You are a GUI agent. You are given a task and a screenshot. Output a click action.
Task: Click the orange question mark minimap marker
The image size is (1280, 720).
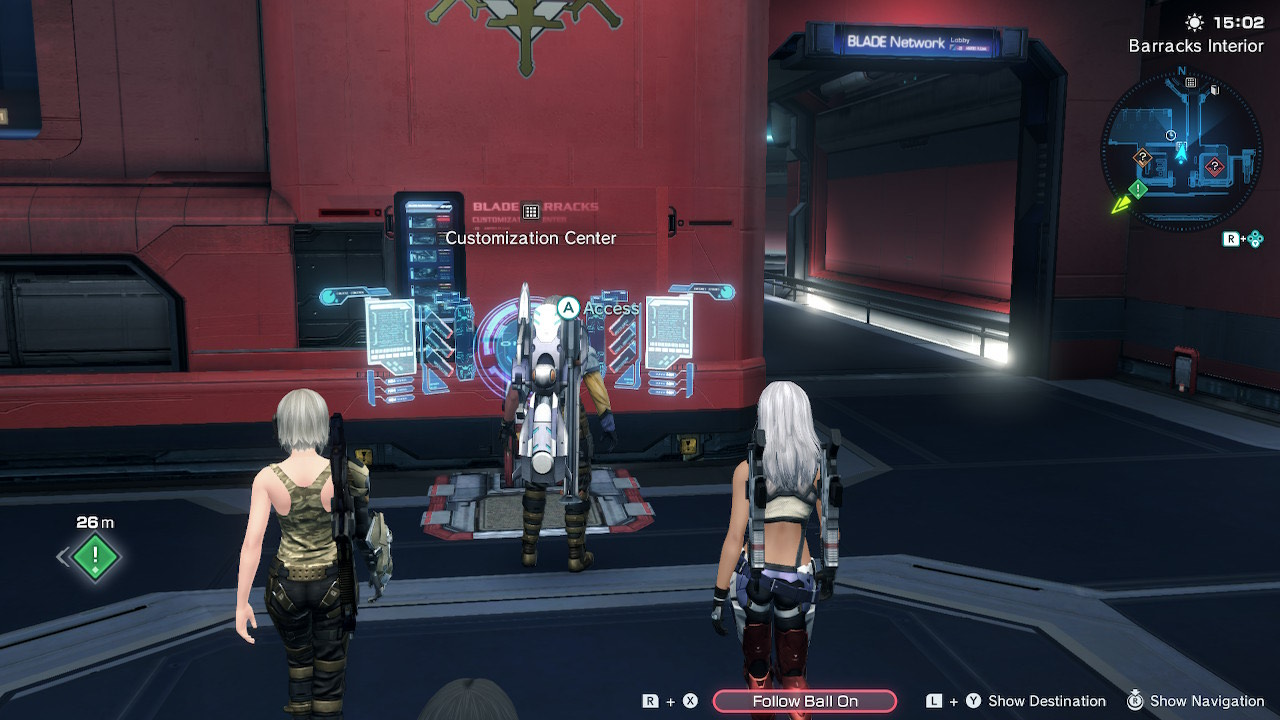(1142, 157)
